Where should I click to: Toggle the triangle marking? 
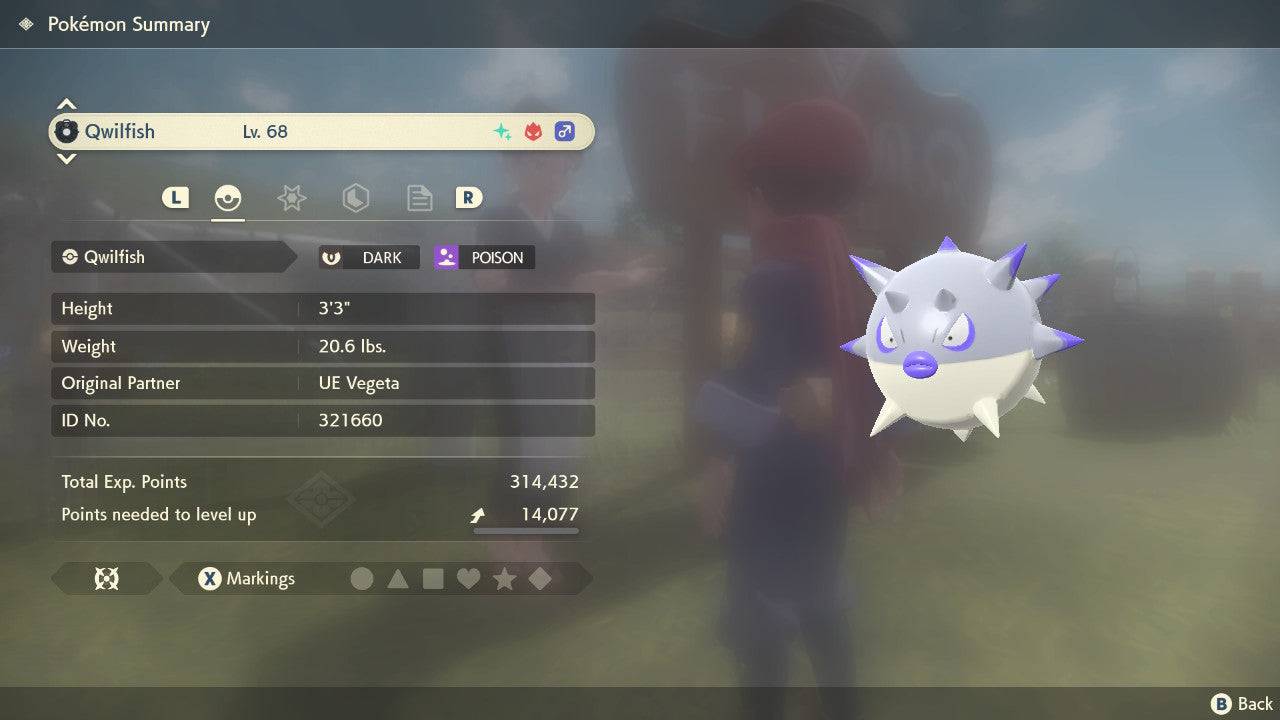(398, 579)
